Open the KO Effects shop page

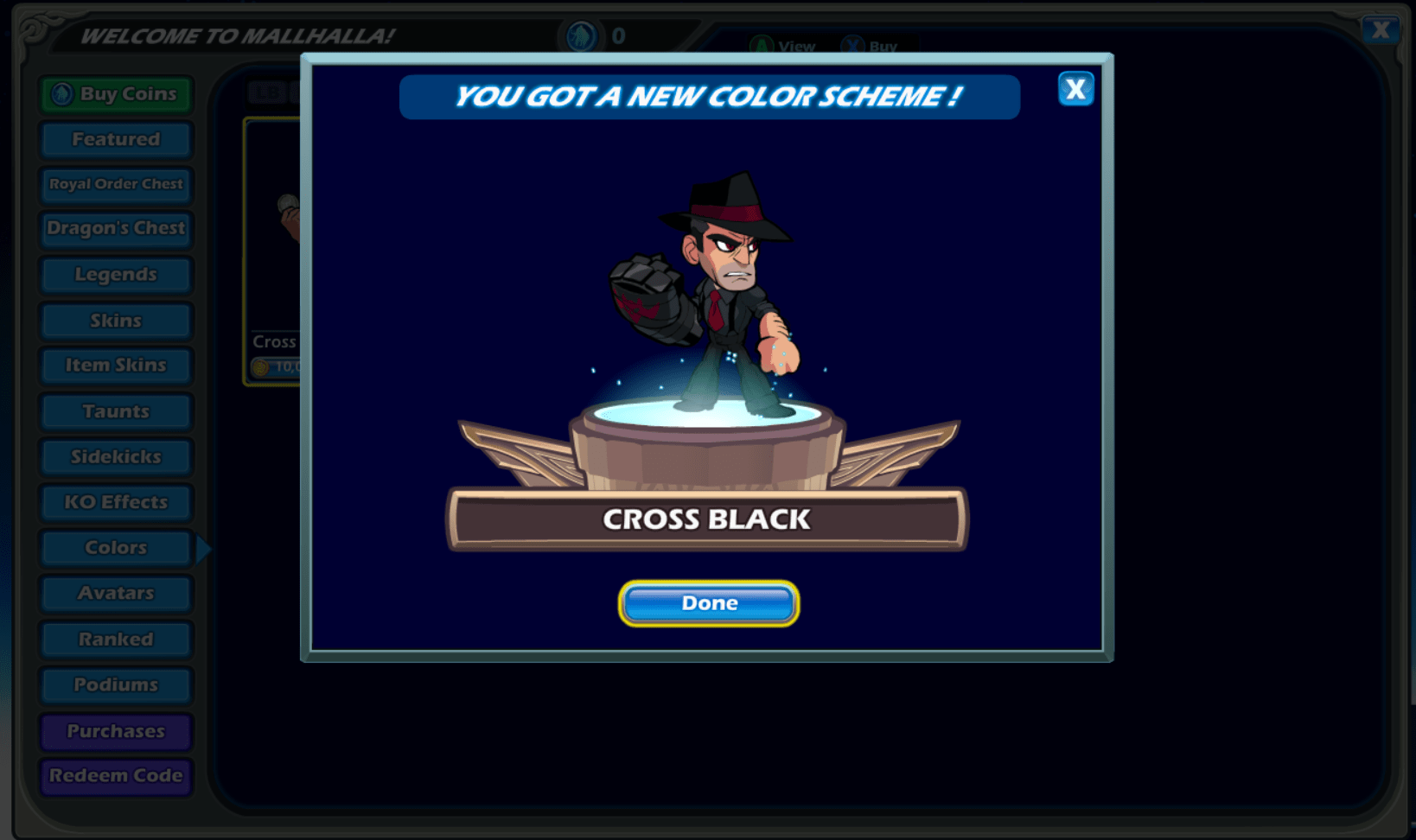(x=115, y=501)
